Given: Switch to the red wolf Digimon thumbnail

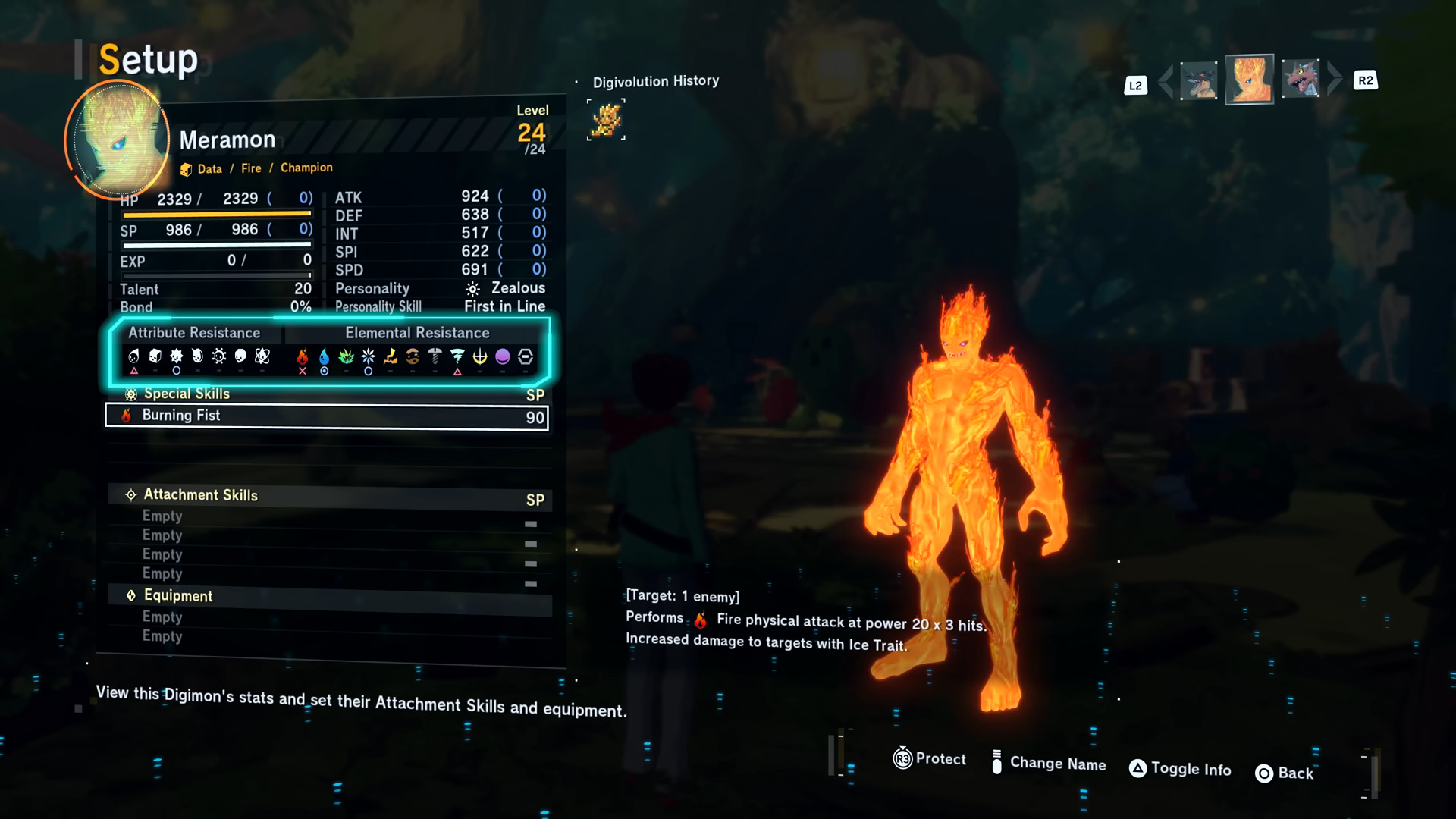Looking at the screenshot, I should tap(1301, 80).
